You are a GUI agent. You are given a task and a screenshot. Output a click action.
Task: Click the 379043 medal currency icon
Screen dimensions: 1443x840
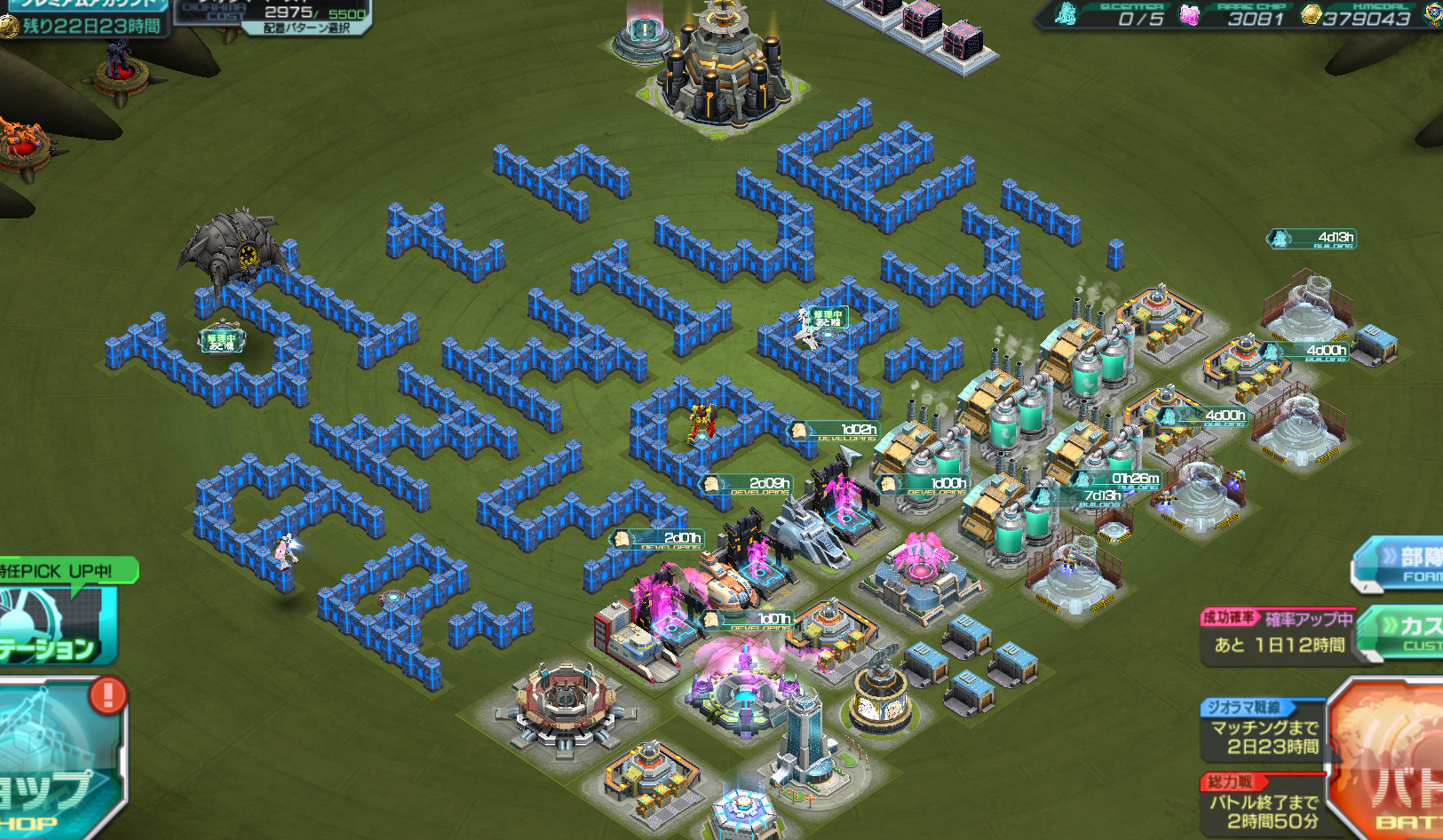click(1312, 15)
